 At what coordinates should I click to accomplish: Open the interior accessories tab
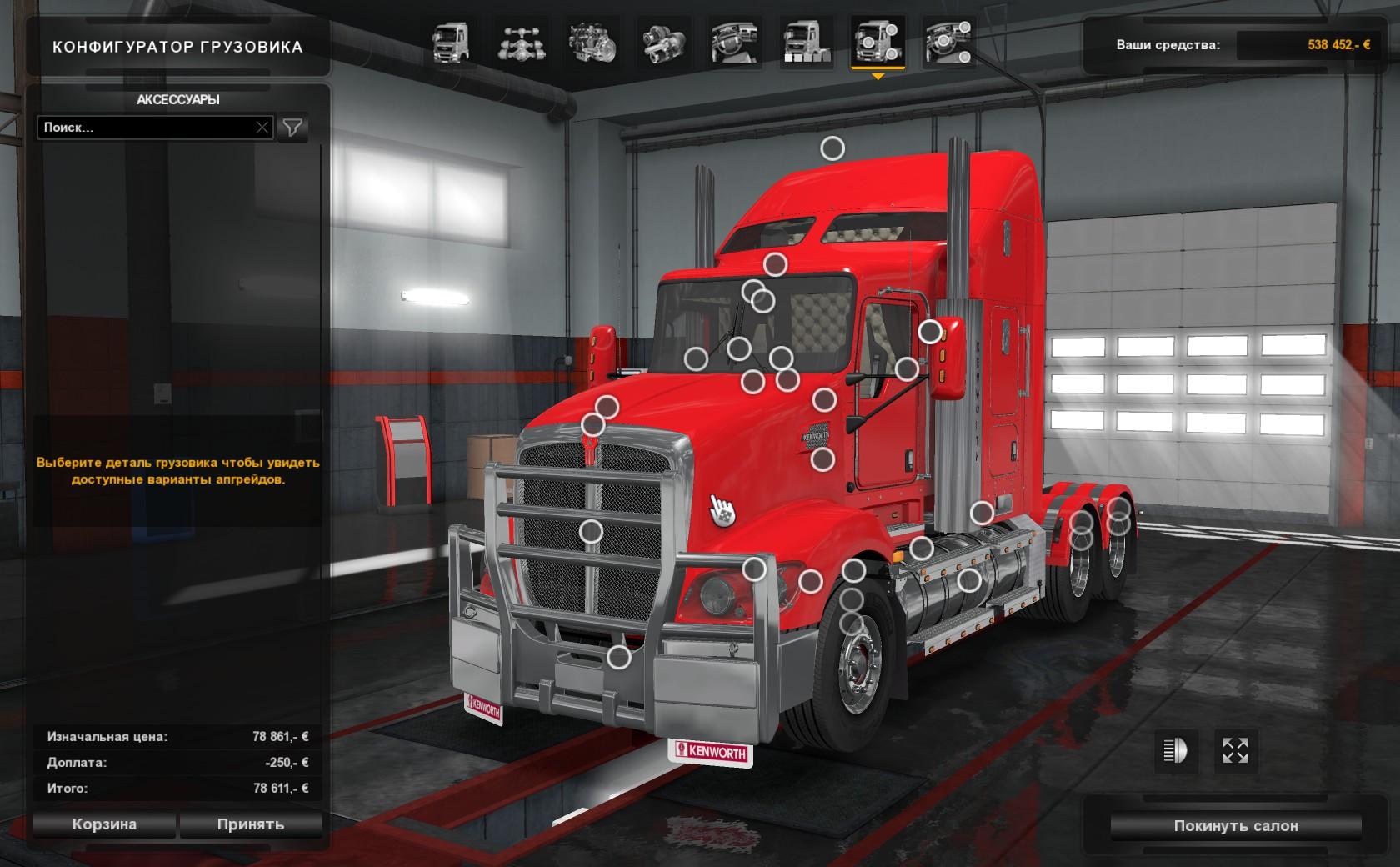(x=948, y=43)
